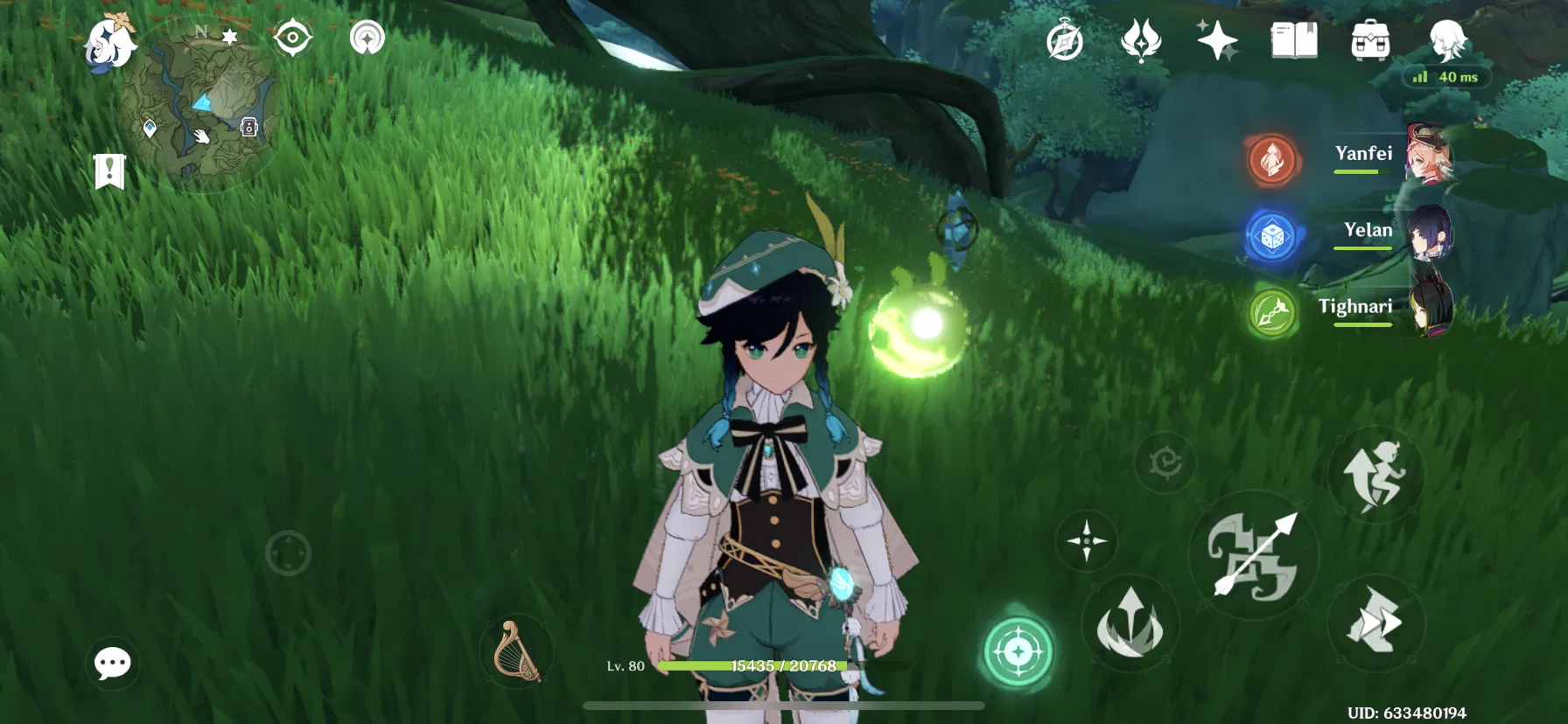
Task: Switch to Yelan
Action: pos(1368,232)
